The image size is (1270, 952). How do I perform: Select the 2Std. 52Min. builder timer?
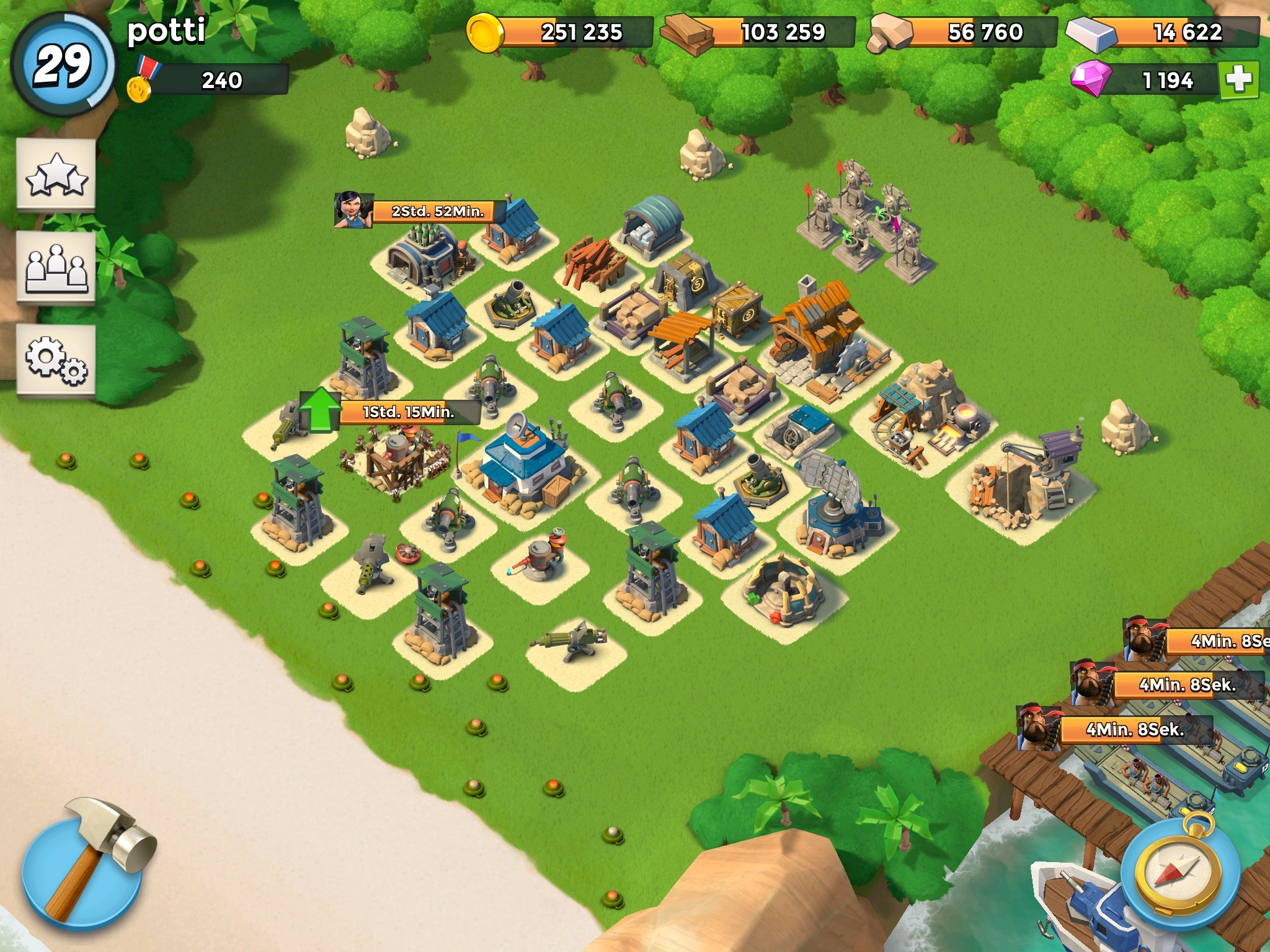click(437, 211)
